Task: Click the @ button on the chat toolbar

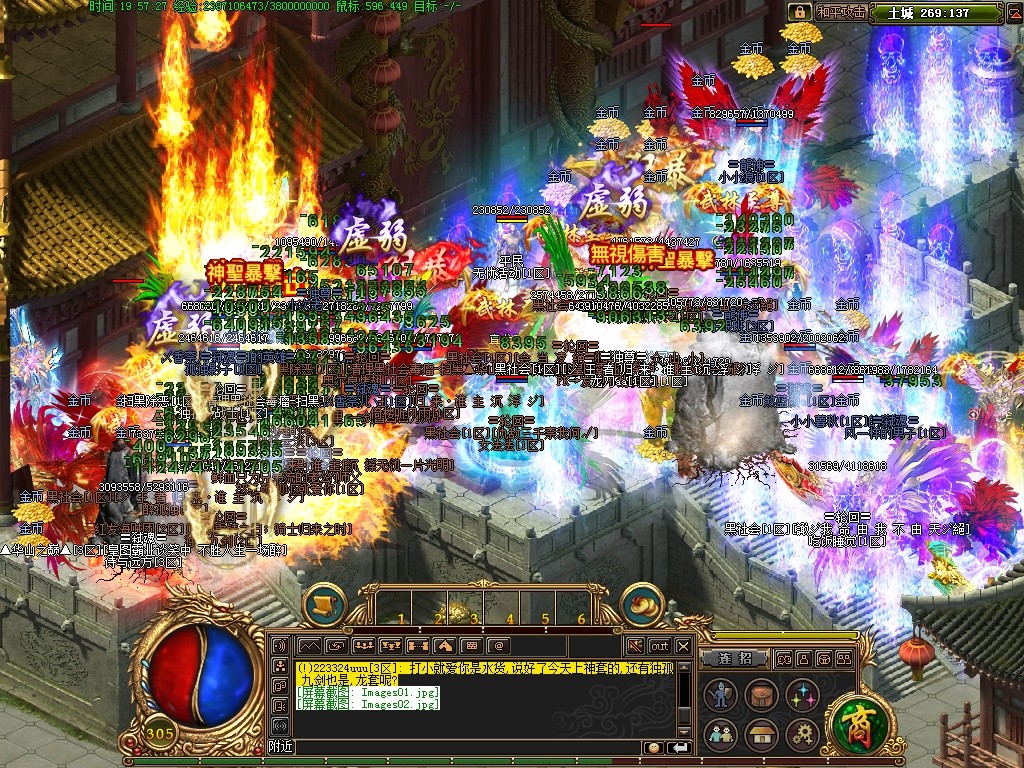Action: coord(497,645)
